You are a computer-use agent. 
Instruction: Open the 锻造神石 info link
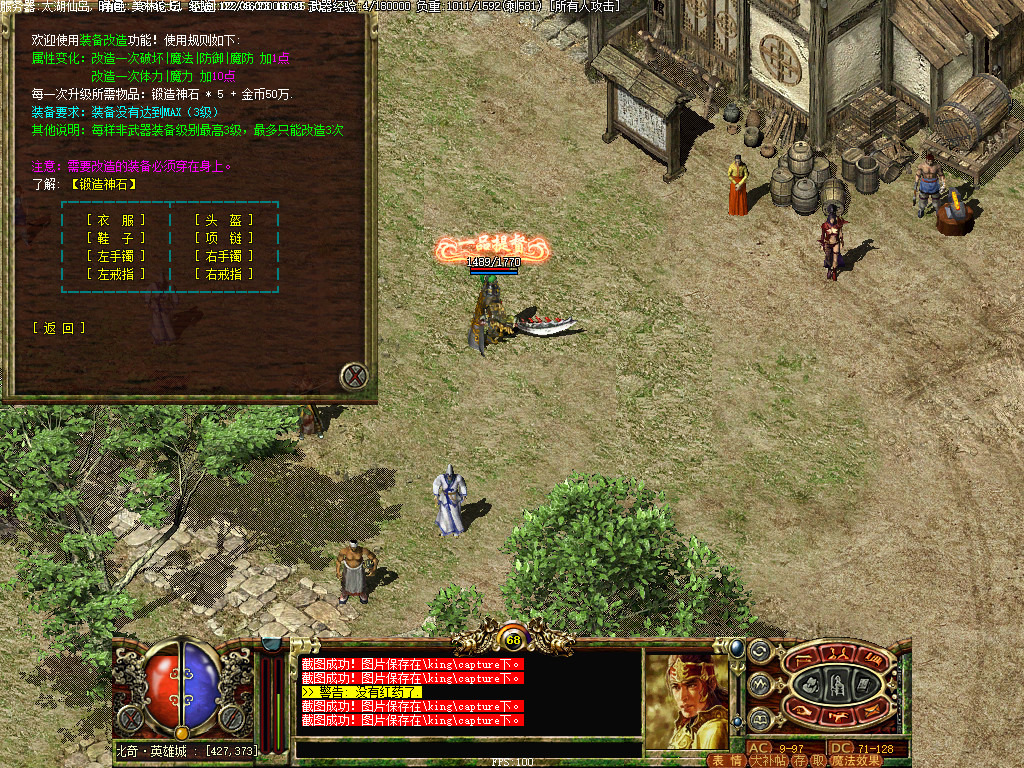pos(103,184)
